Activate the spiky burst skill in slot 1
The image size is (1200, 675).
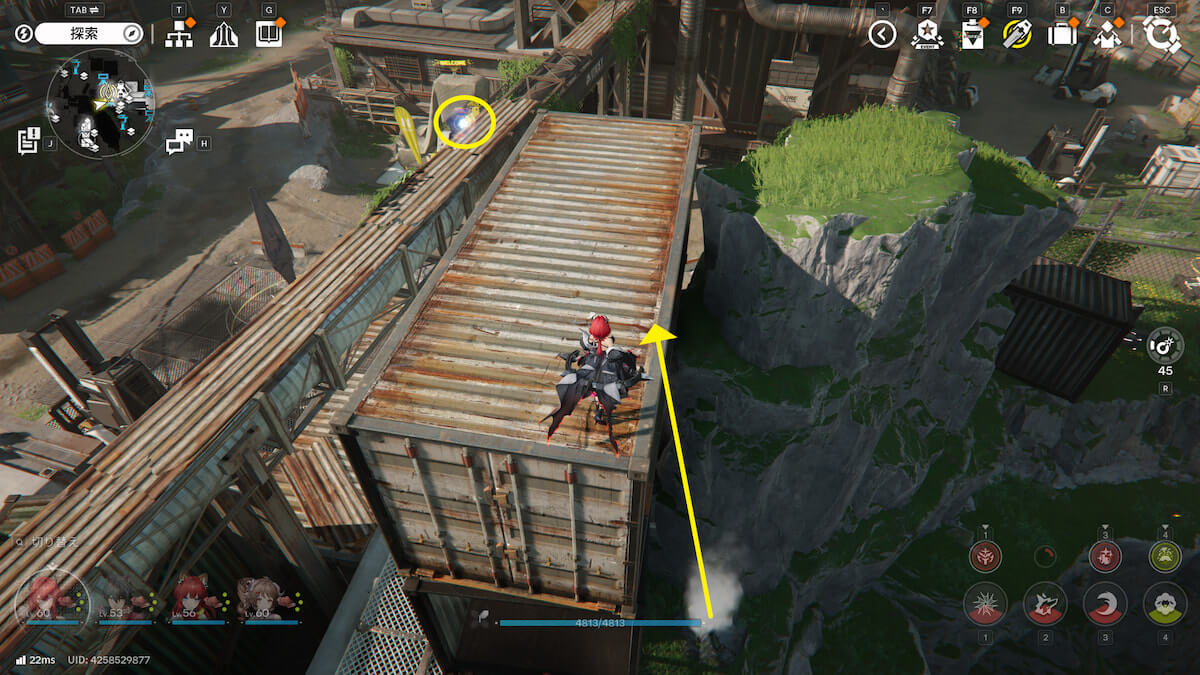tap(985, 604)
